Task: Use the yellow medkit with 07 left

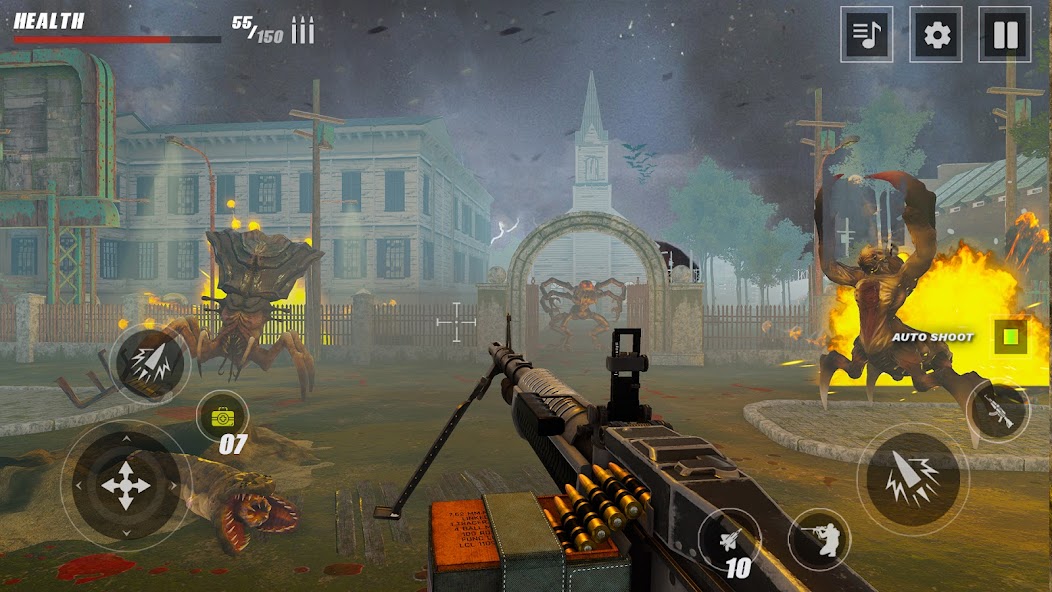Action: coord(222,416)
